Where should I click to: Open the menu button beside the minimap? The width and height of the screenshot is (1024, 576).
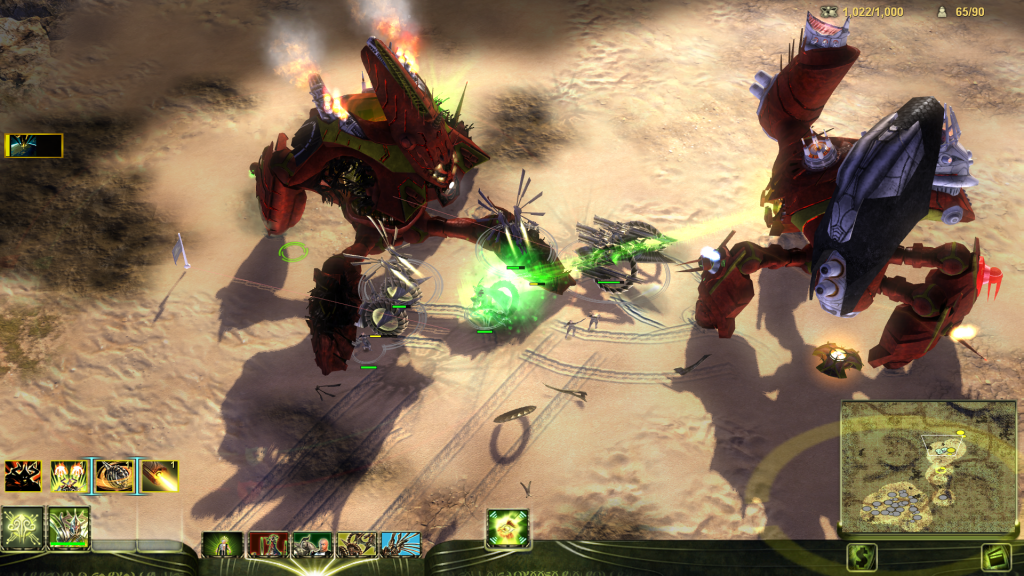click(x=996, y=556)
